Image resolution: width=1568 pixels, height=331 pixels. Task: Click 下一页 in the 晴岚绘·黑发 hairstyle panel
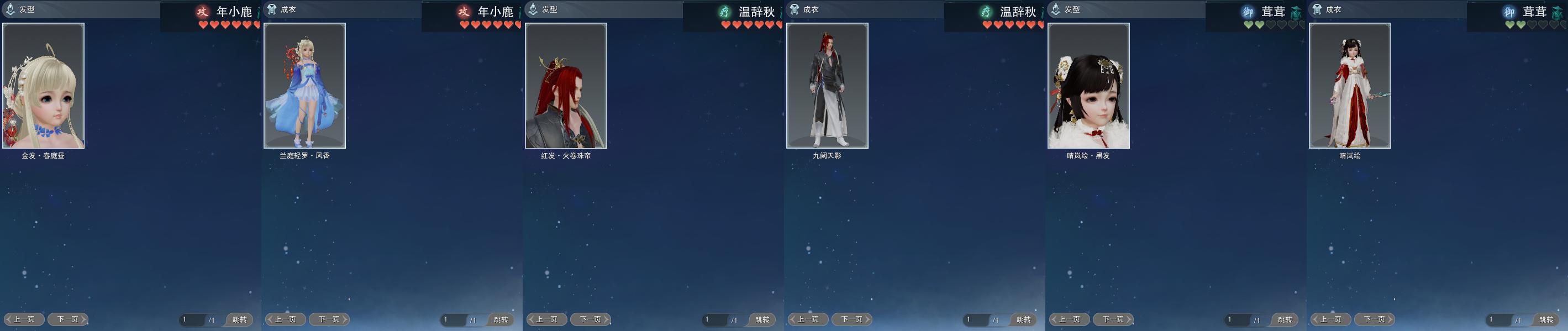tap(1113, 319)
